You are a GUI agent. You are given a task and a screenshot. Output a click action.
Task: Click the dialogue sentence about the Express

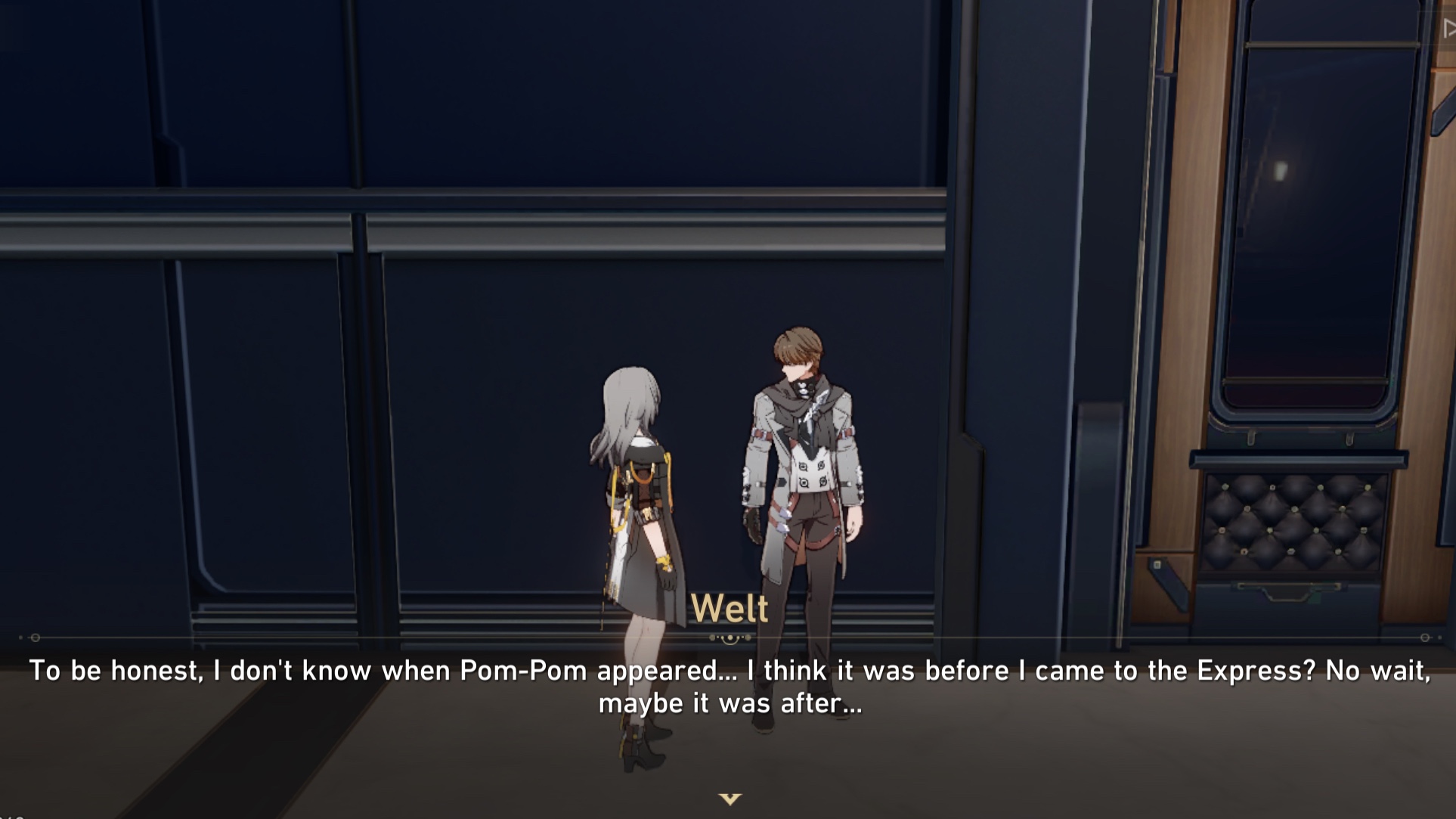tap(728, 669)
